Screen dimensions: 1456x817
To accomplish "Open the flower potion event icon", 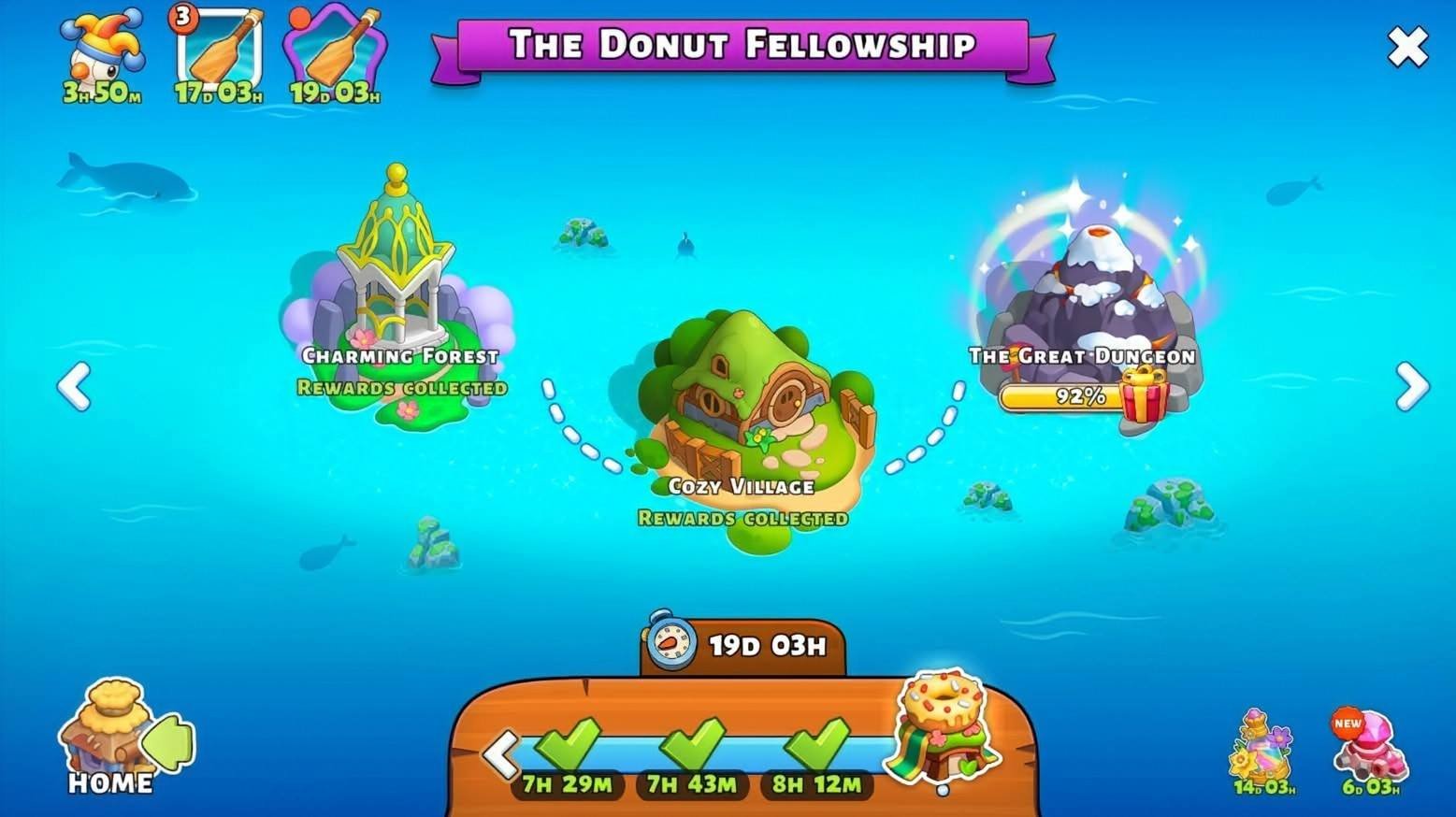I will (1262, 748).
